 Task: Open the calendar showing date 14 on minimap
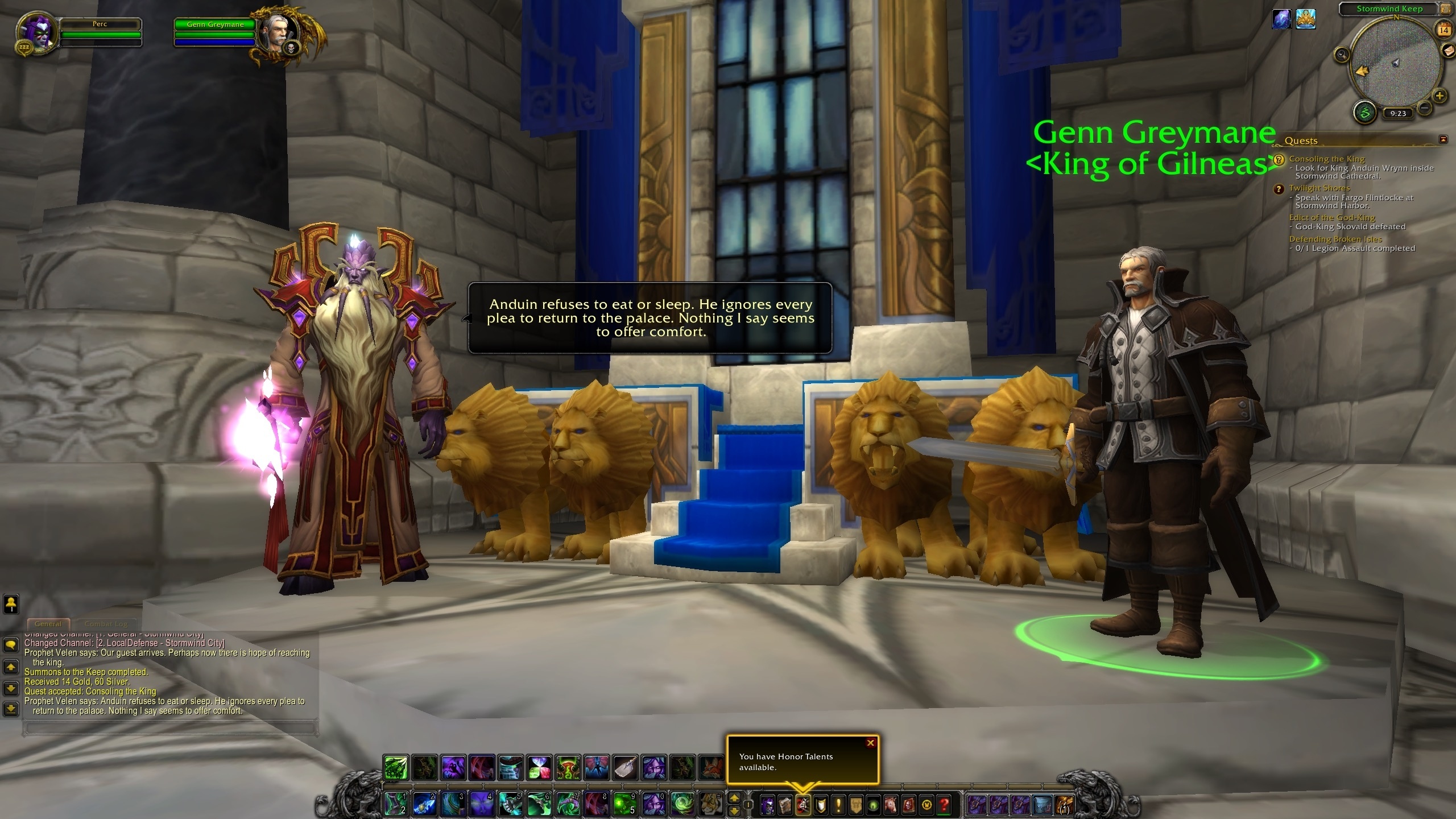point(1443,30)
